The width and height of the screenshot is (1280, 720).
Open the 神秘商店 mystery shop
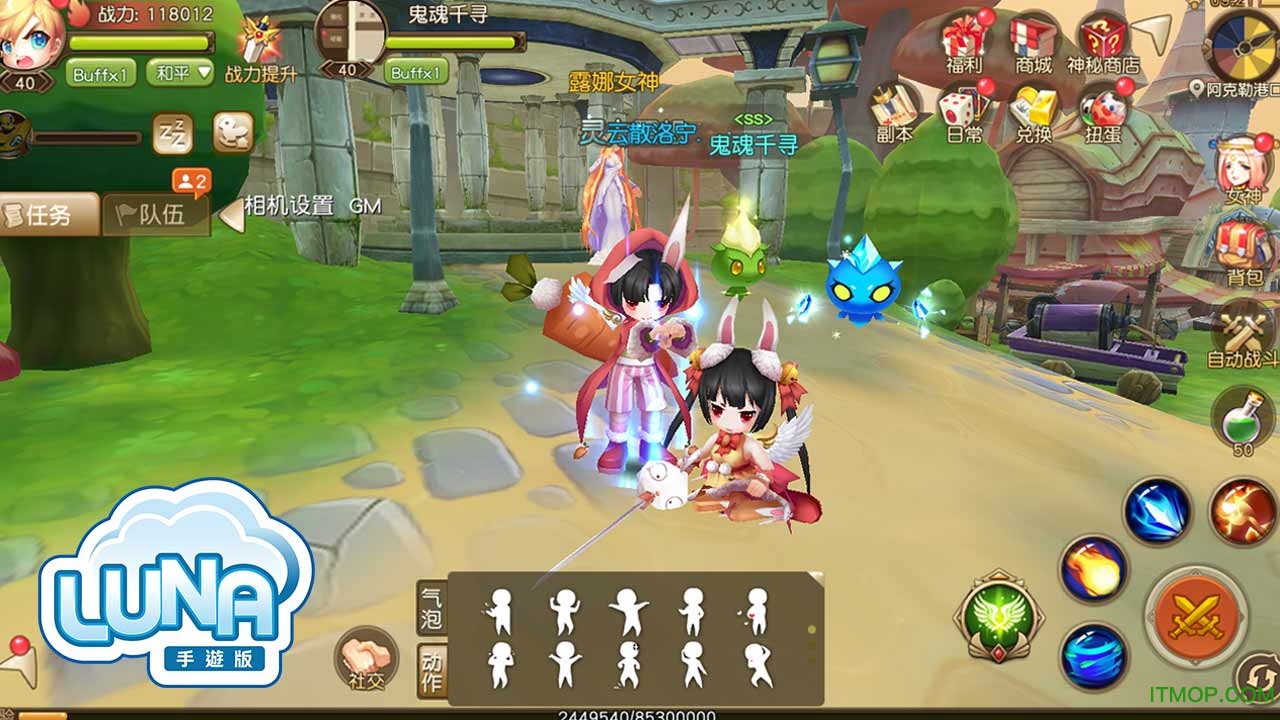tap(1103, 42)
